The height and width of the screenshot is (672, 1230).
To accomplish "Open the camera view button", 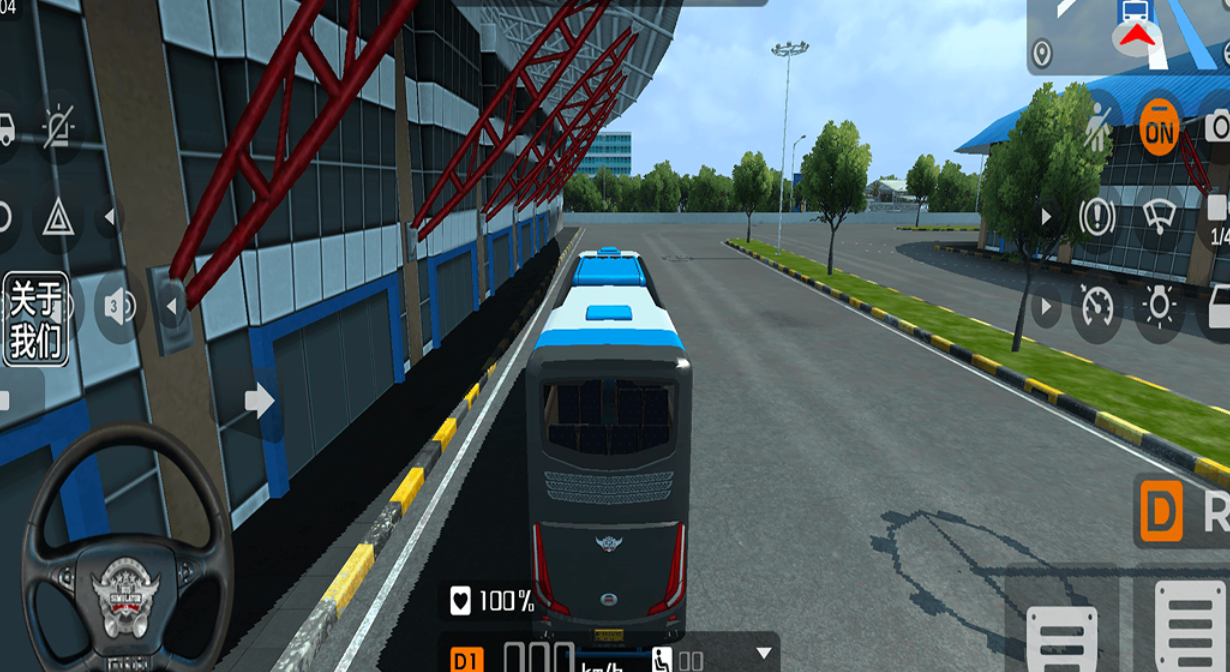I will (1218, 127).
